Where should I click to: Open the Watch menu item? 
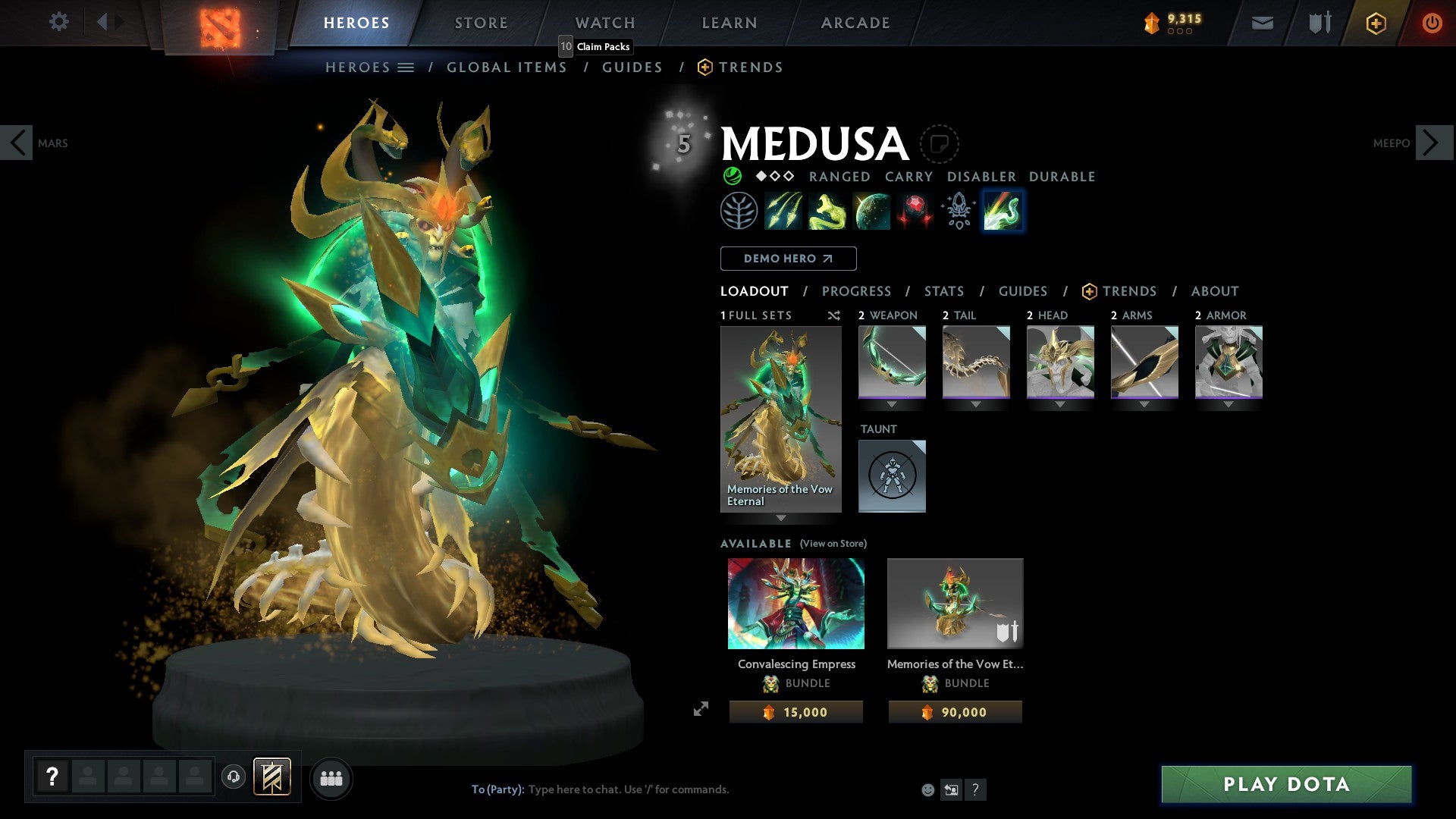point(604,22)
